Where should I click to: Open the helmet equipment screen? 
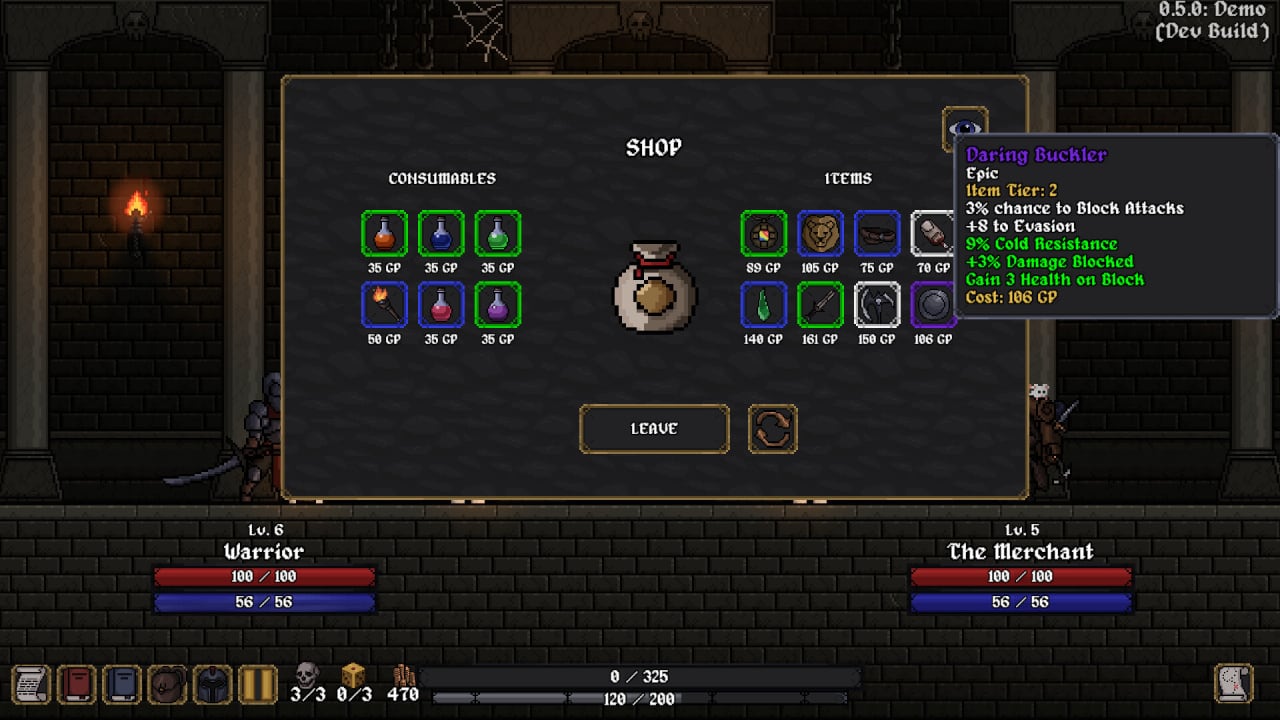[212, 684]
